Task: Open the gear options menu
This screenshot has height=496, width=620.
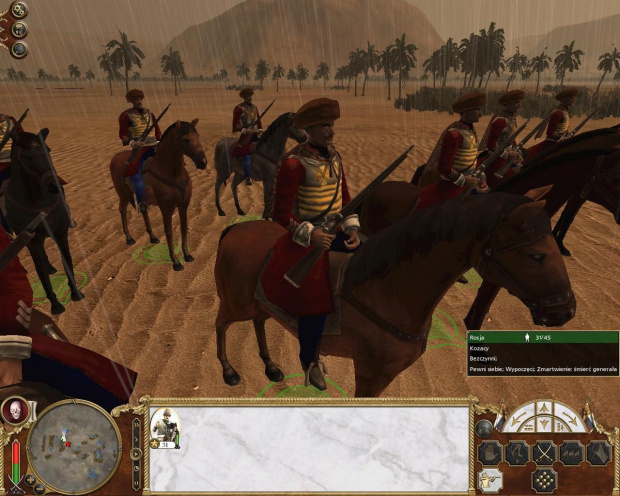Action: [19, 10]
